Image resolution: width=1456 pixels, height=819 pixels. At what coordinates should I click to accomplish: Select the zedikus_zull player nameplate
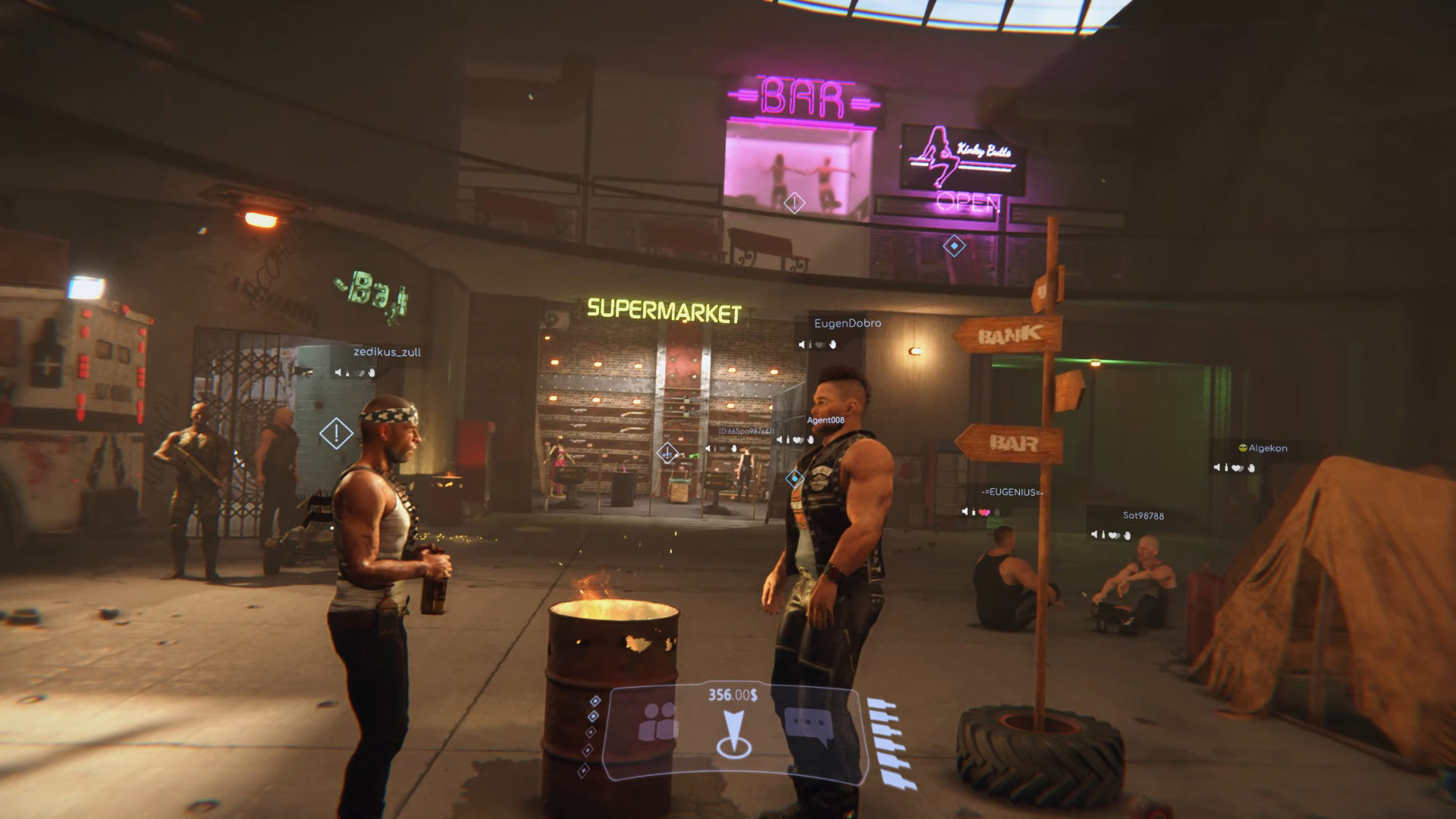point(387,352)
